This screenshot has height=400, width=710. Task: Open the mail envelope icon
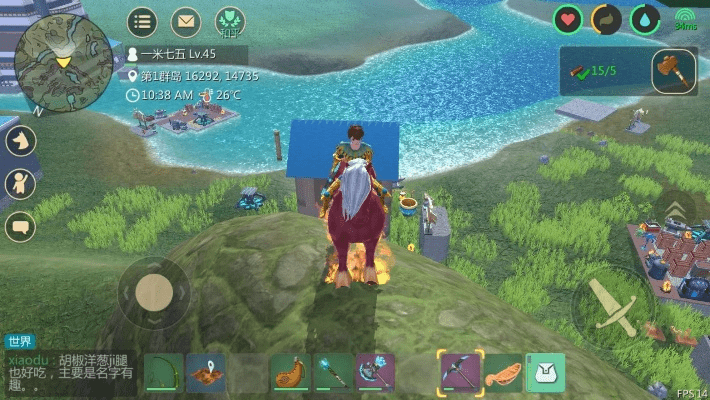pos(186,20)
